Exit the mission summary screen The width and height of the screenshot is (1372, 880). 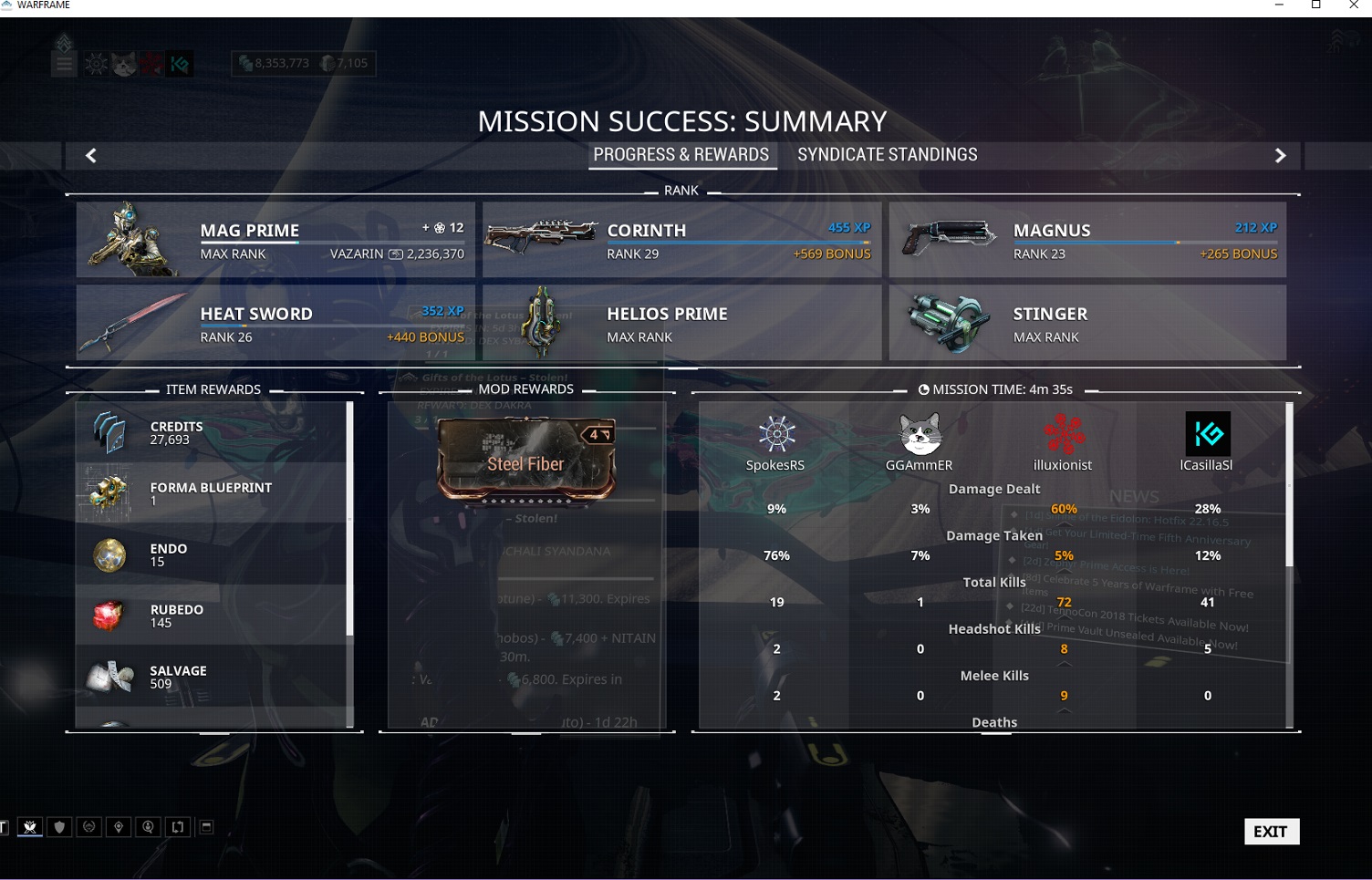pos(1271,831)
